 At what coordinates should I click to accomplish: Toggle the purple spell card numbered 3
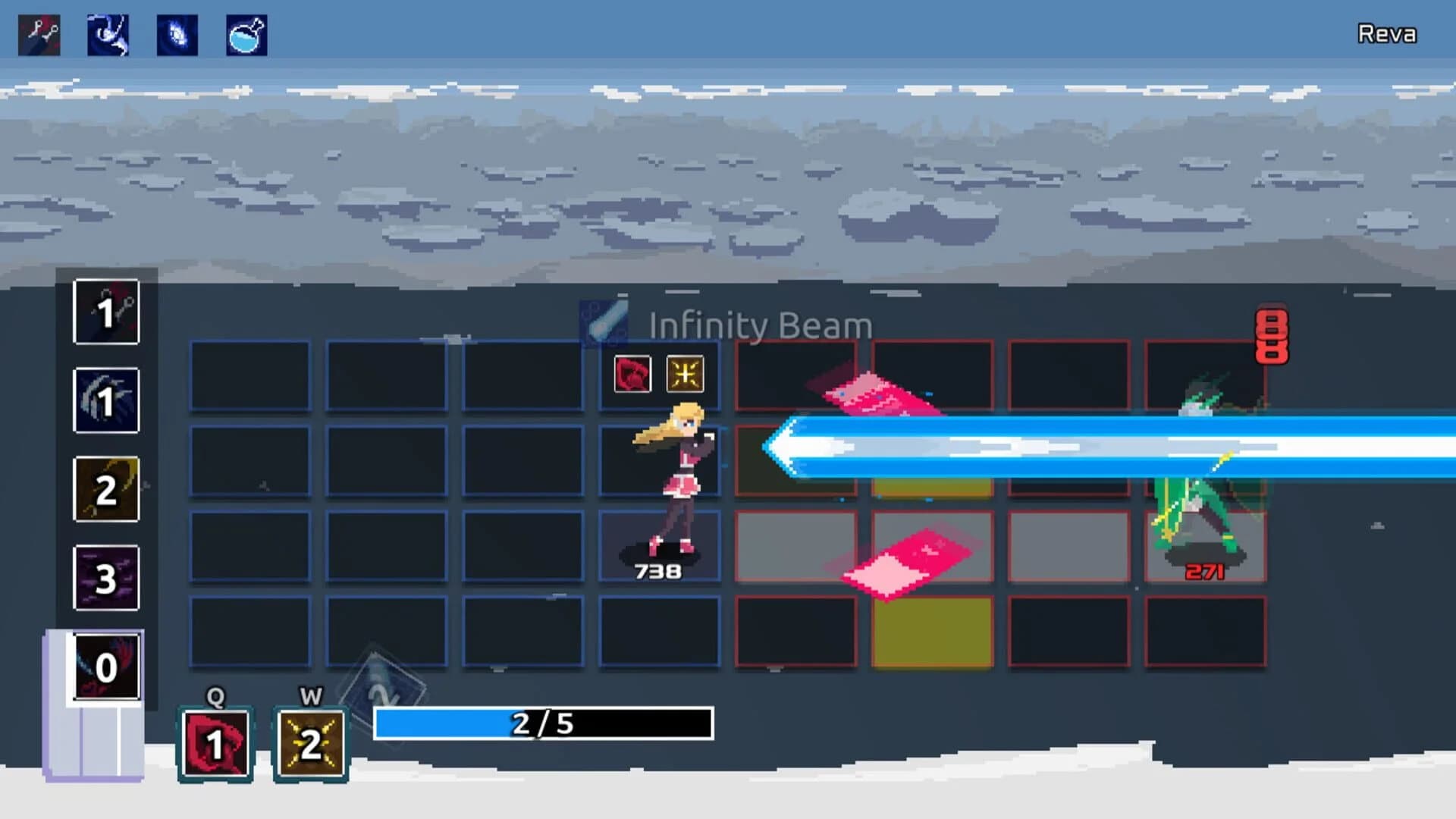point(106,578)
